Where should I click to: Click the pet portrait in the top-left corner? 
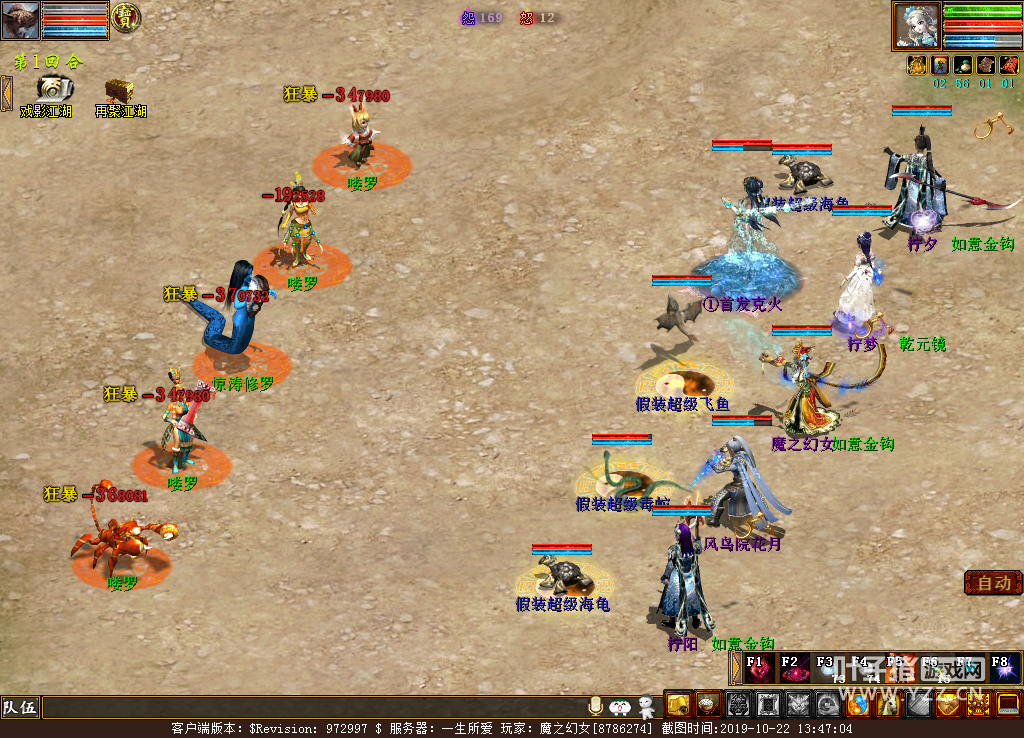coord(20,20)
